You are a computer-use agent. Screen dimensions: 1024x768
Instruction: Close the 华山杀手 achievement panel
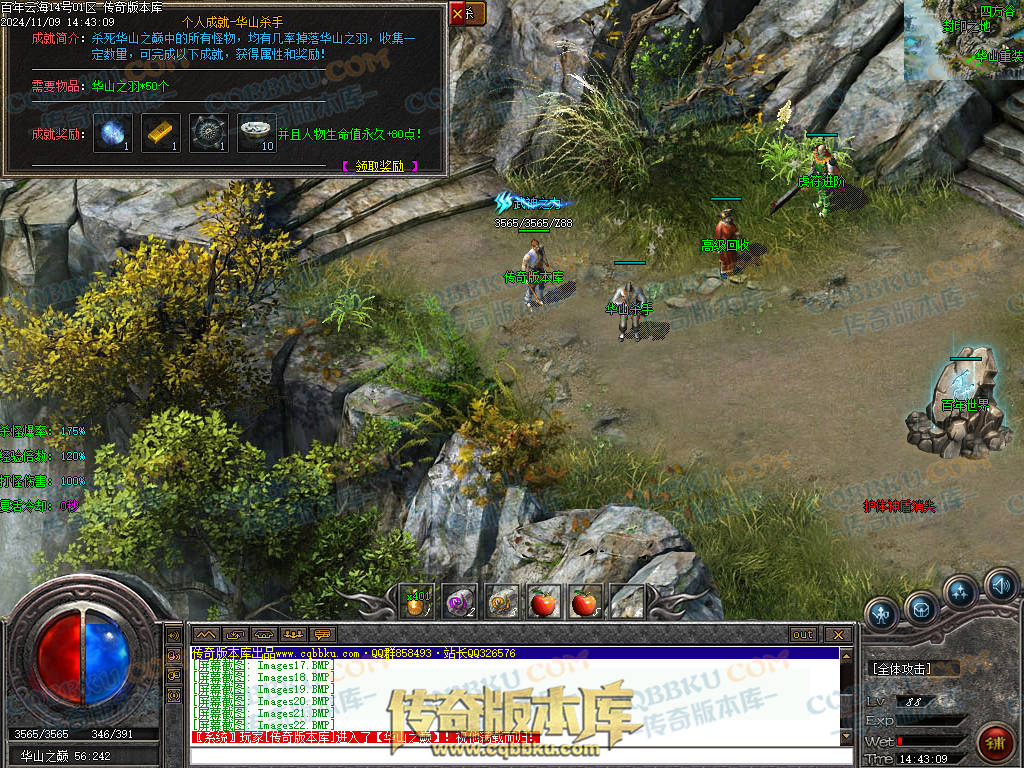(459, 14)
